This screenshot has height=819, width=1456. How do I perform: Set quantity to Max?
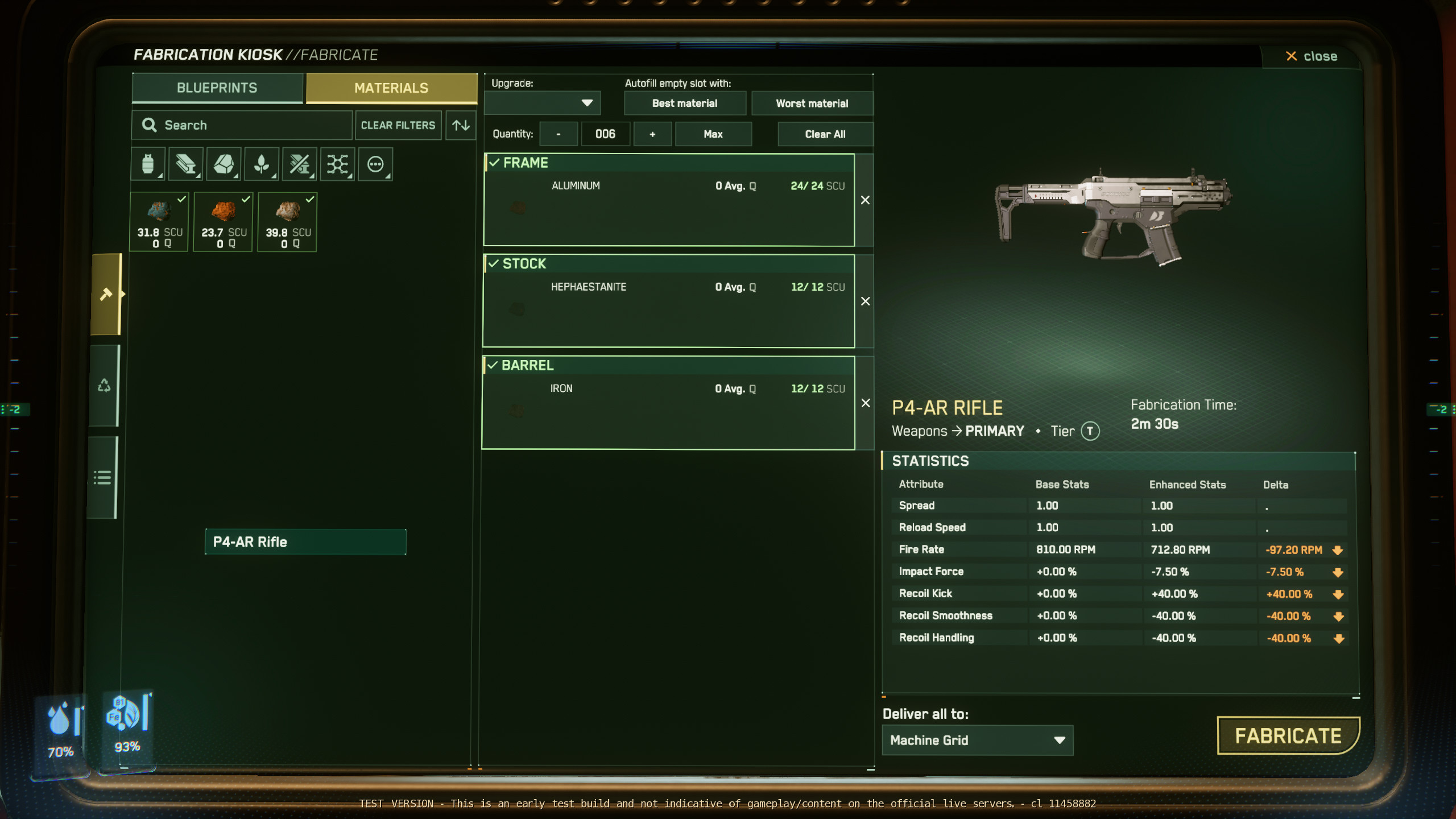tap(713, 134)
